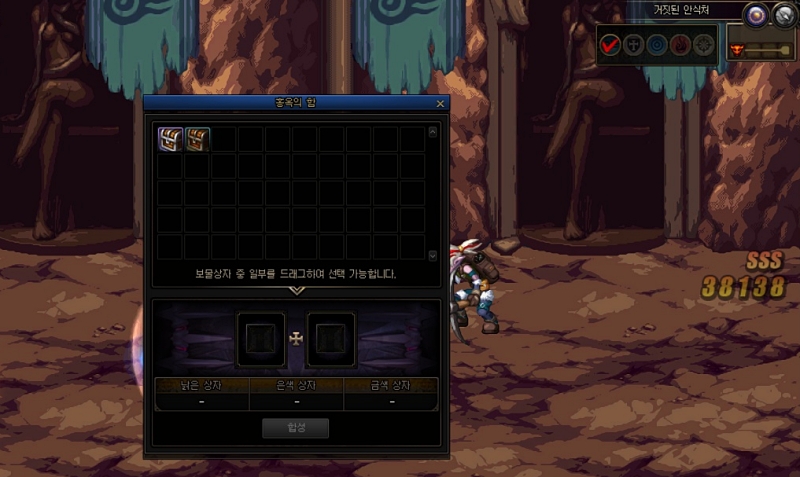The height and width of the screenshot is (477, 800).
Task: Click the gray compass round button
Action: 783,14
